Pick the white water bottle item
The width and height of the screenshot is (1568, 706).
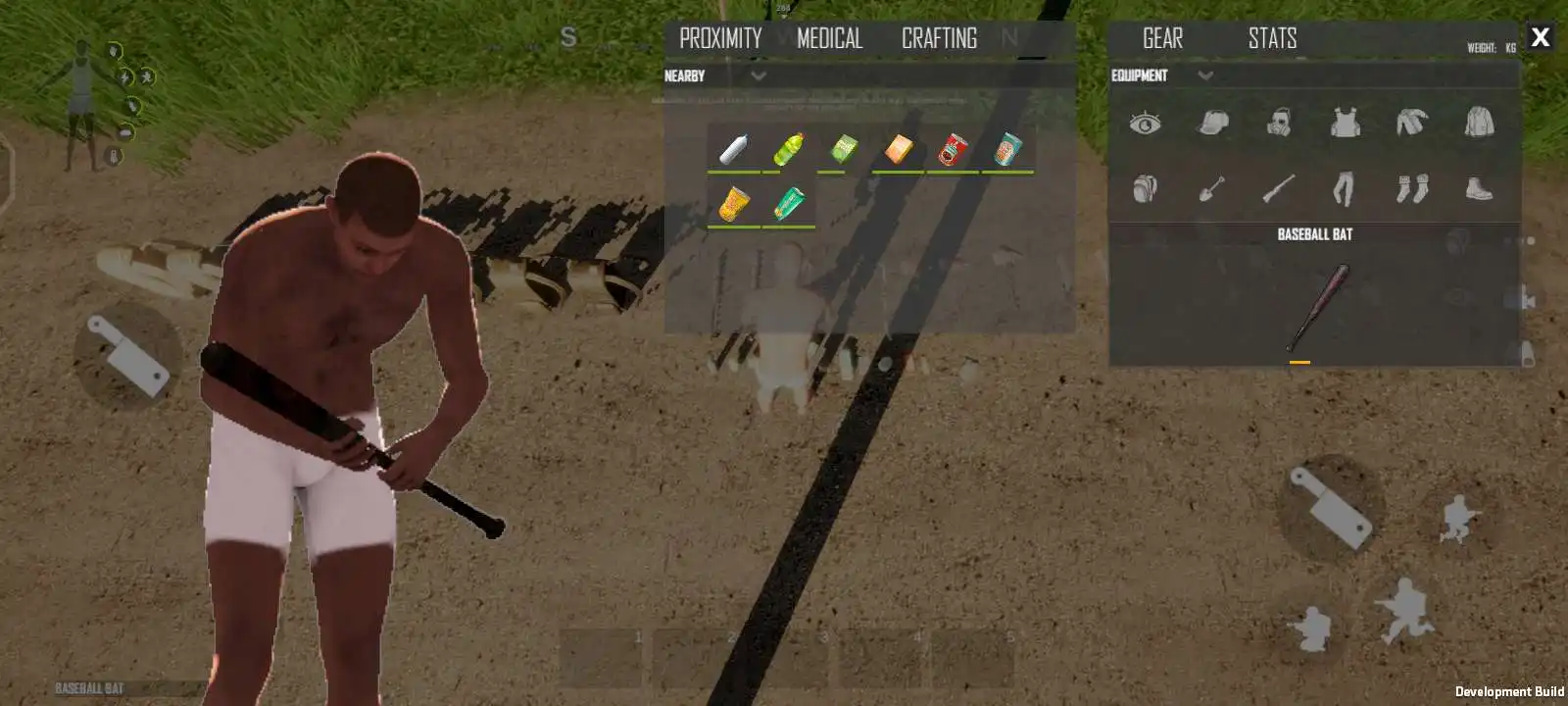(734, 149)
